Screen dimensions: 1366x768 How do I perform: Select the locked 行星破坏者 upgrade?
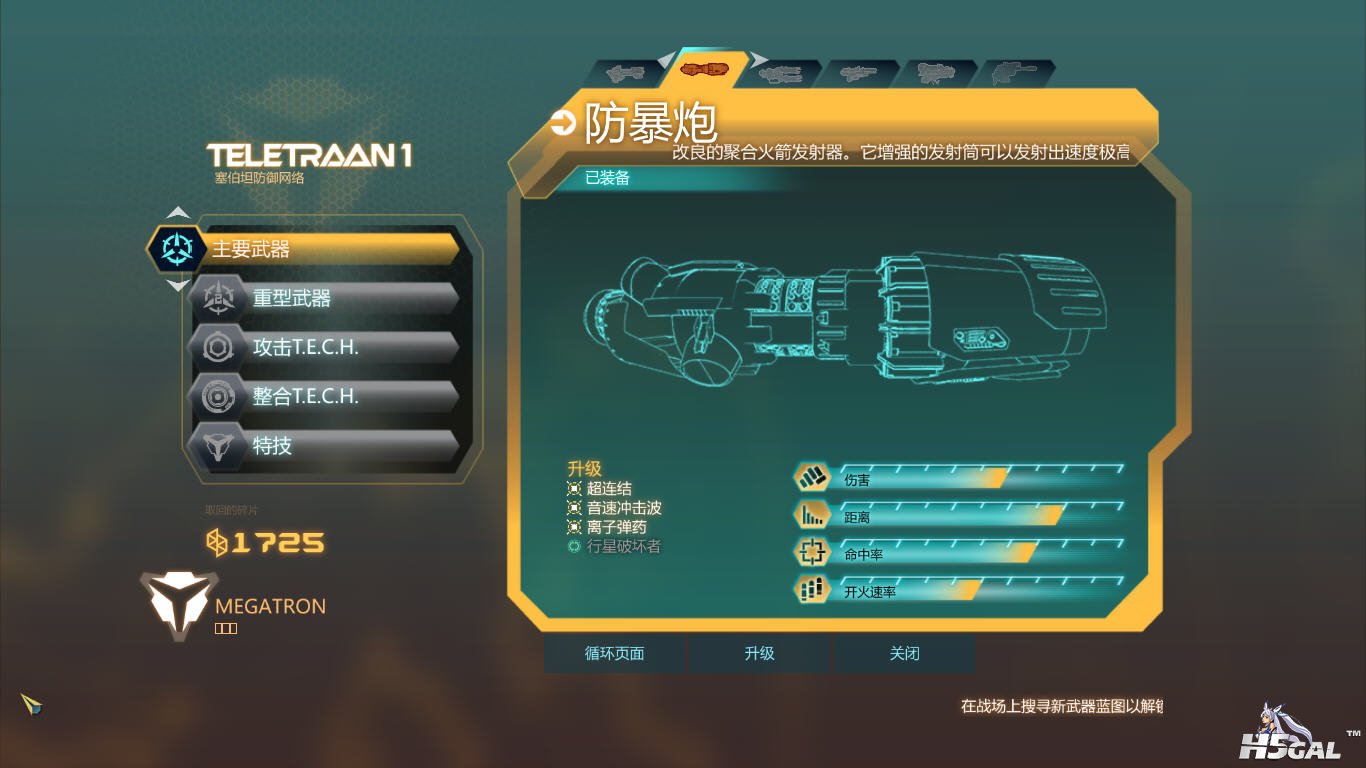coord(623,546)
